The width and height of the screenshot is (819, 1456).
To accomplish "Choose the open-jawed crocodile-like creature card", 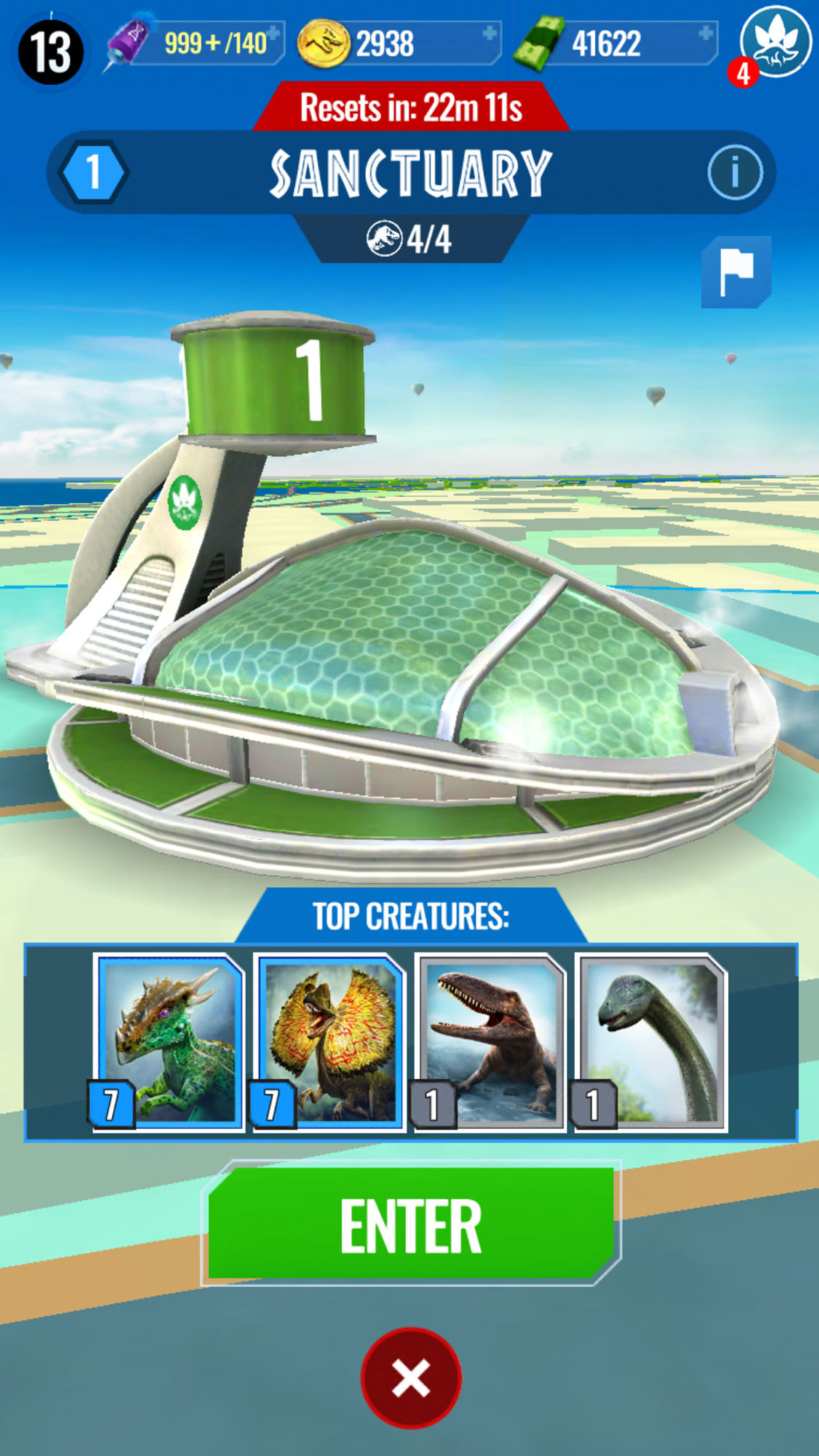I will [x=490, y=1042].
